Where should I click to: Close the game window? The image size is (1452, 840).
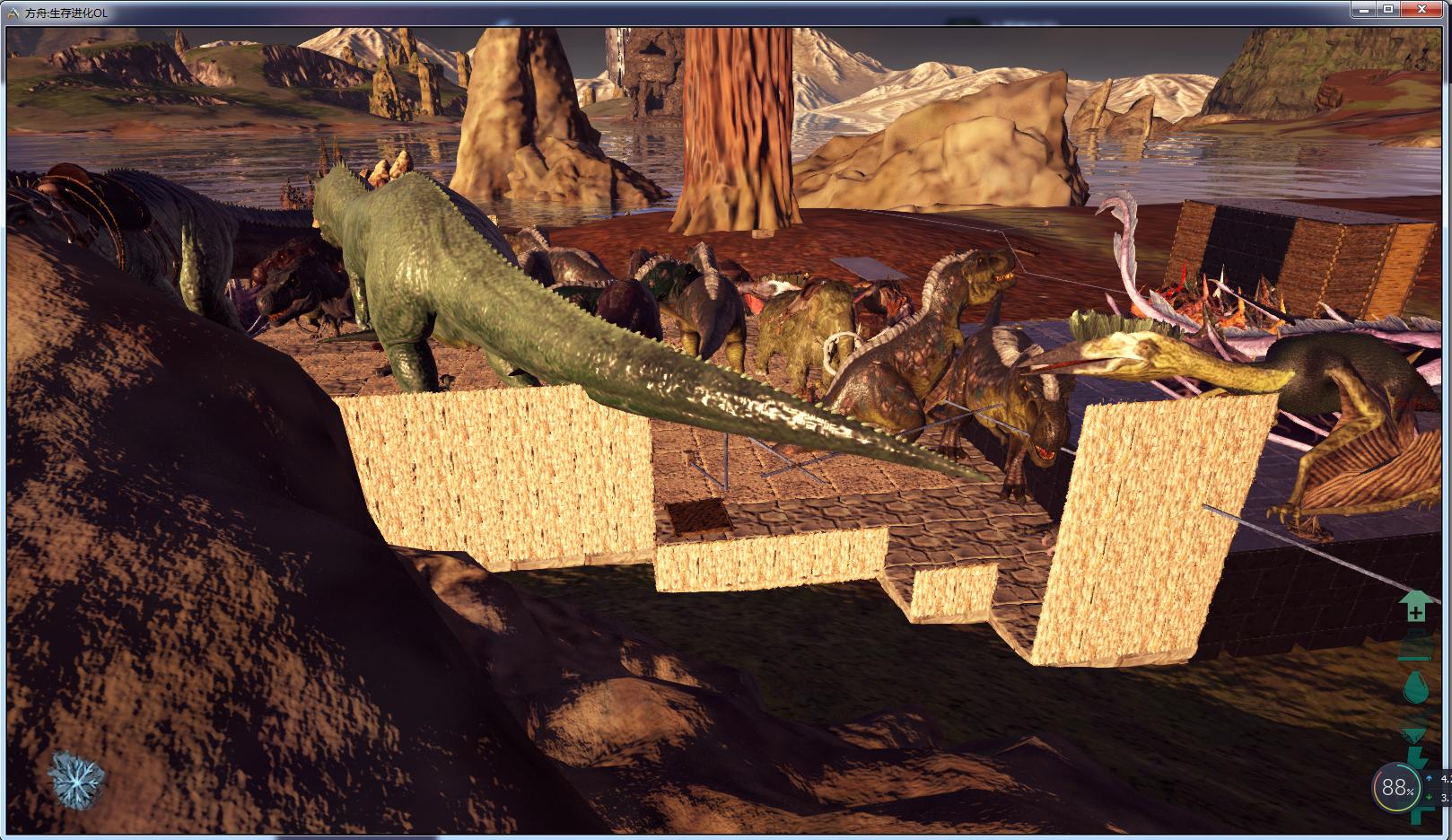(1422, 9)
